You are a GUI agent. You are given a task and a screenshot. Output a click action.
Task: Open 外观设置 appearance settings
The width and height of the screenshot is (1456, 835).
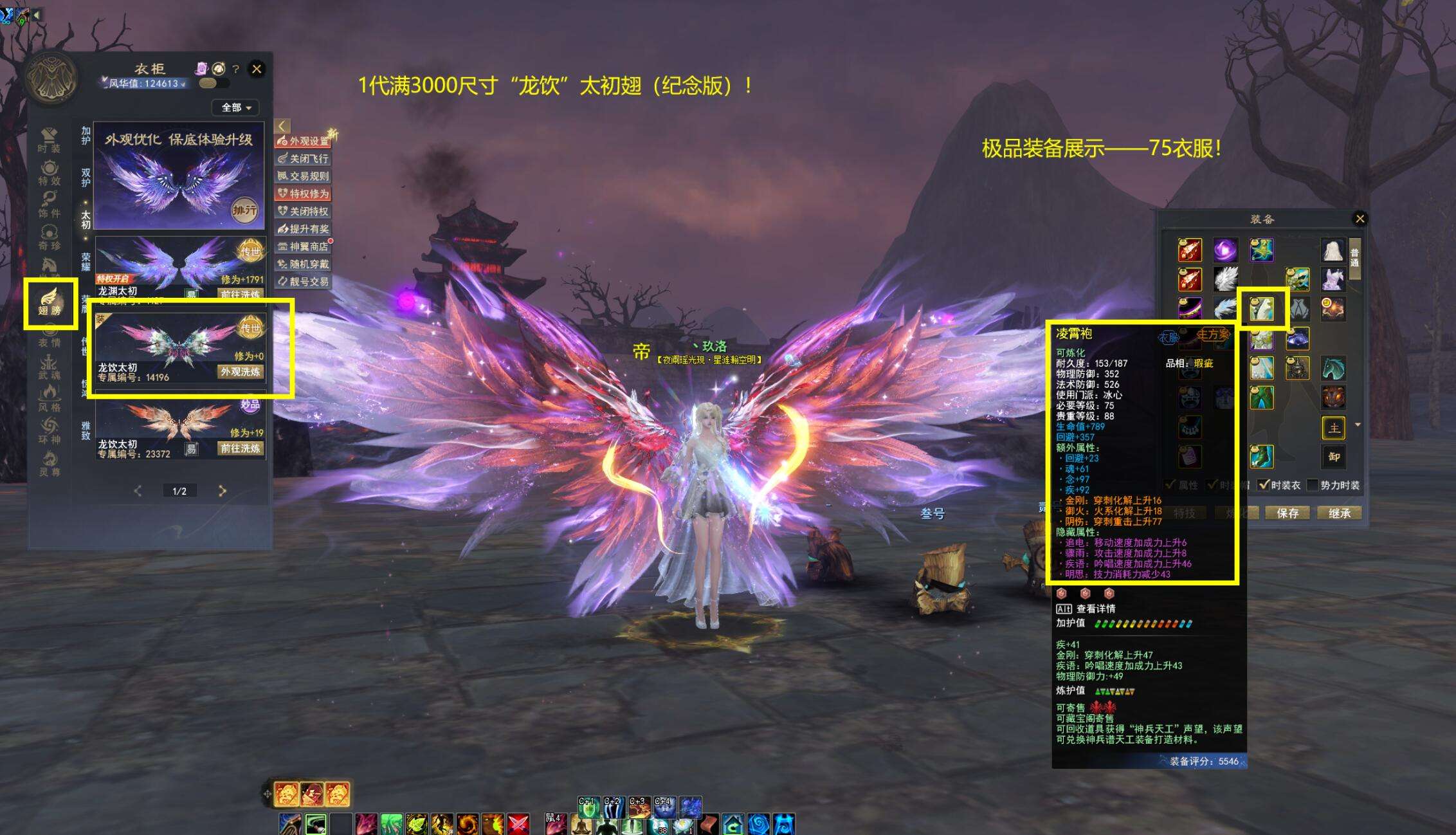304,141
